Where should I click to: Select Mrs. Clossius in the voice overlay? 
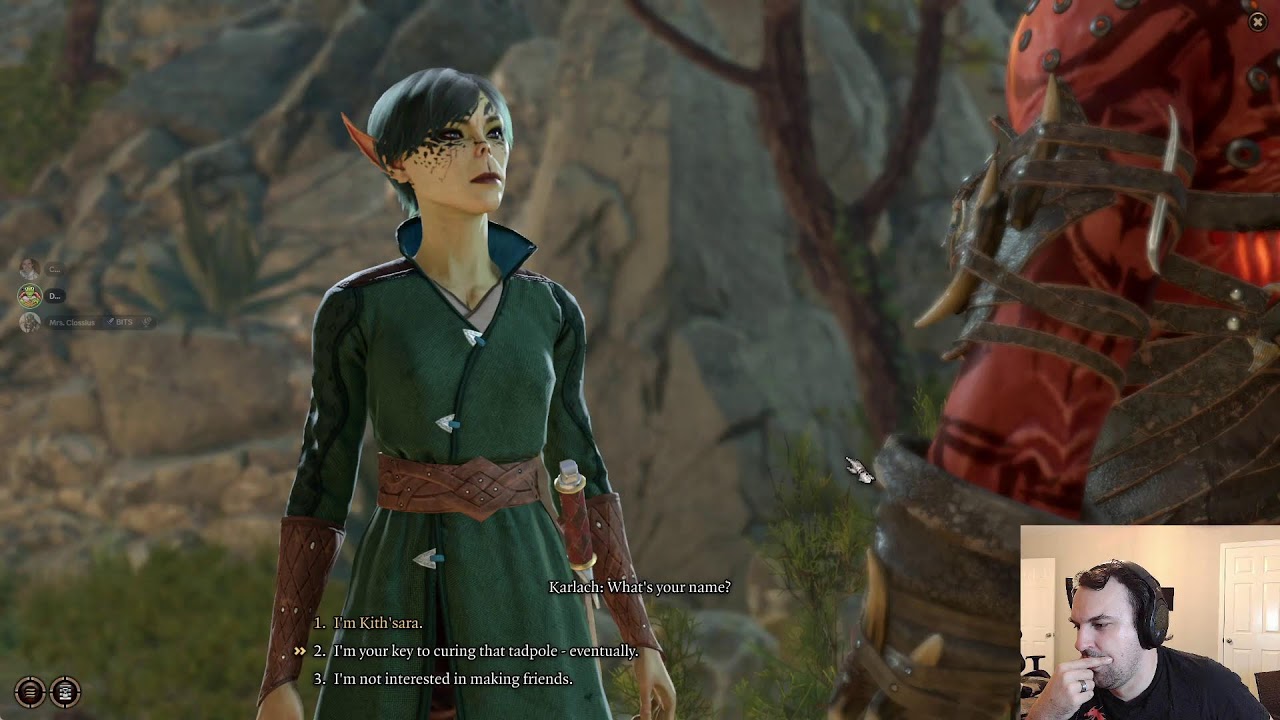tap(72, 322)
